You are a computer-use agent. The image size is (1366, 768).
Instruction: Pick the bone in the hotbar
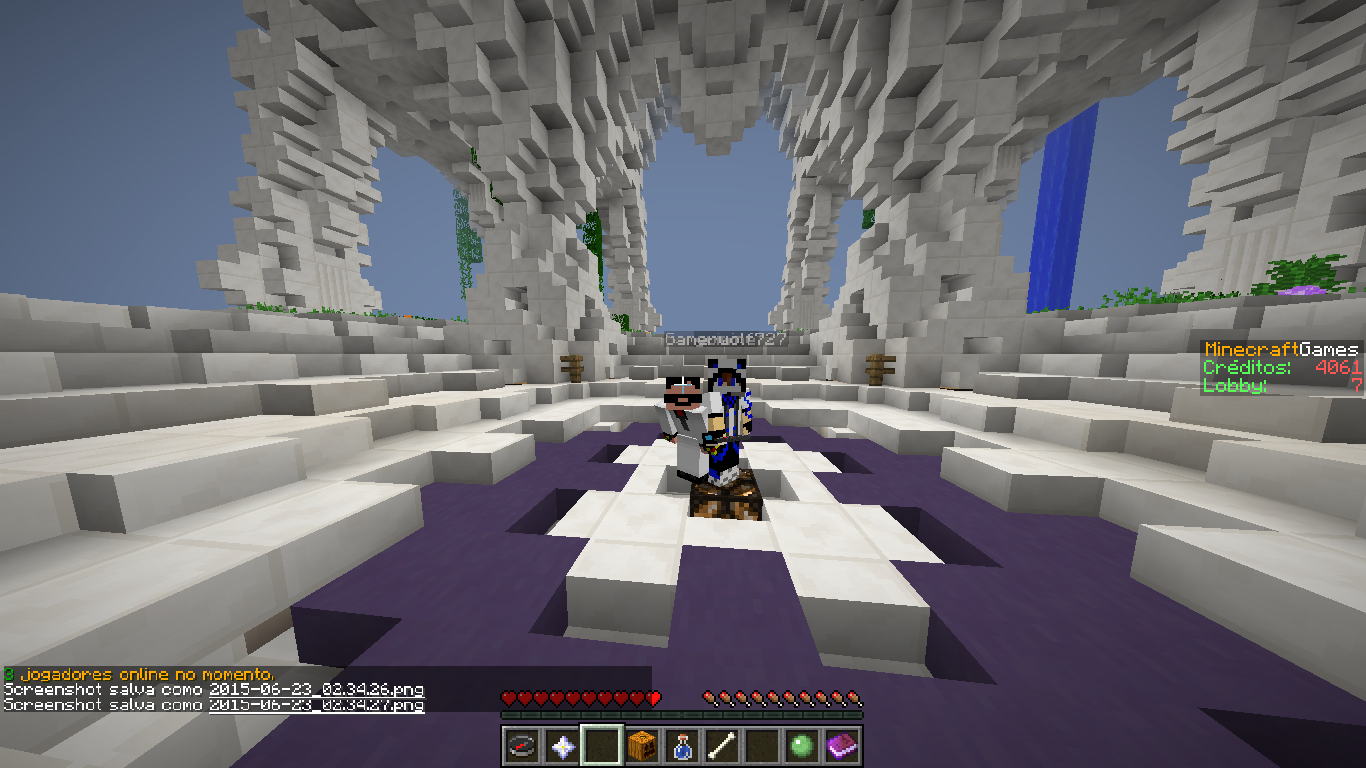click(x=722, y=746)
